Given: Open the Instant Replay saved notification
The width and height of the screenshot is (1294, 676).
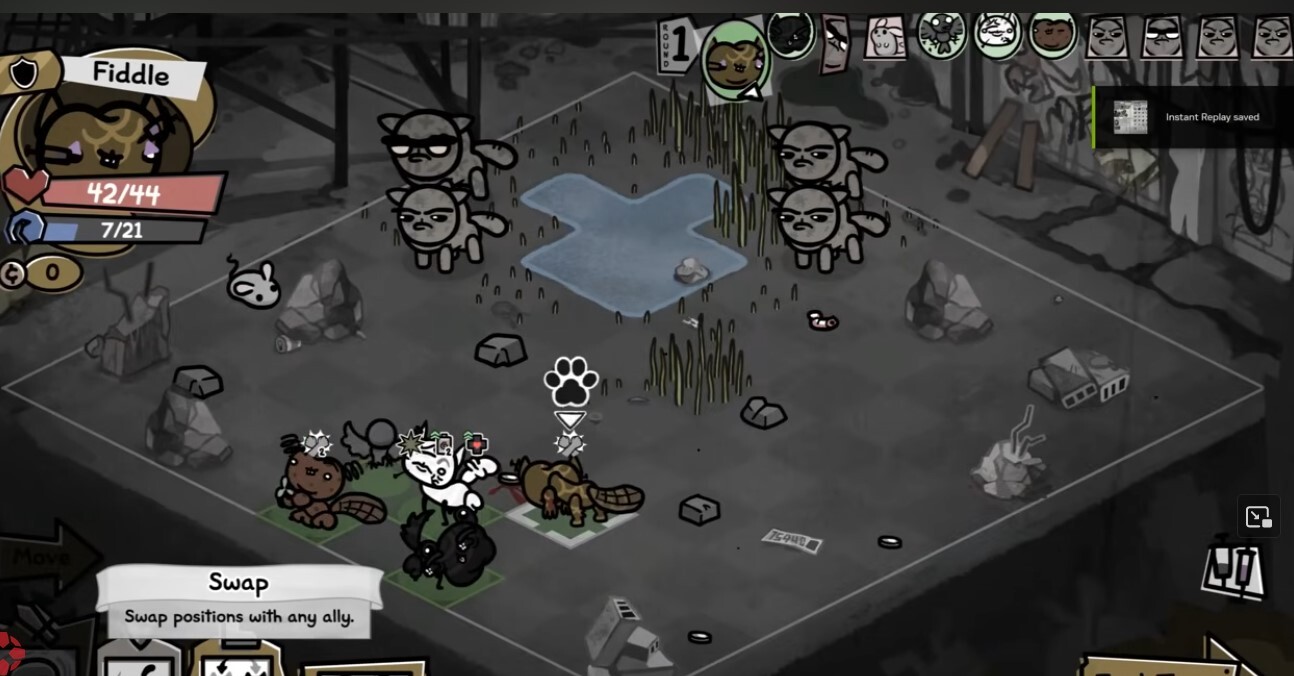Looking at the screenshot, I should [1192, 117].
